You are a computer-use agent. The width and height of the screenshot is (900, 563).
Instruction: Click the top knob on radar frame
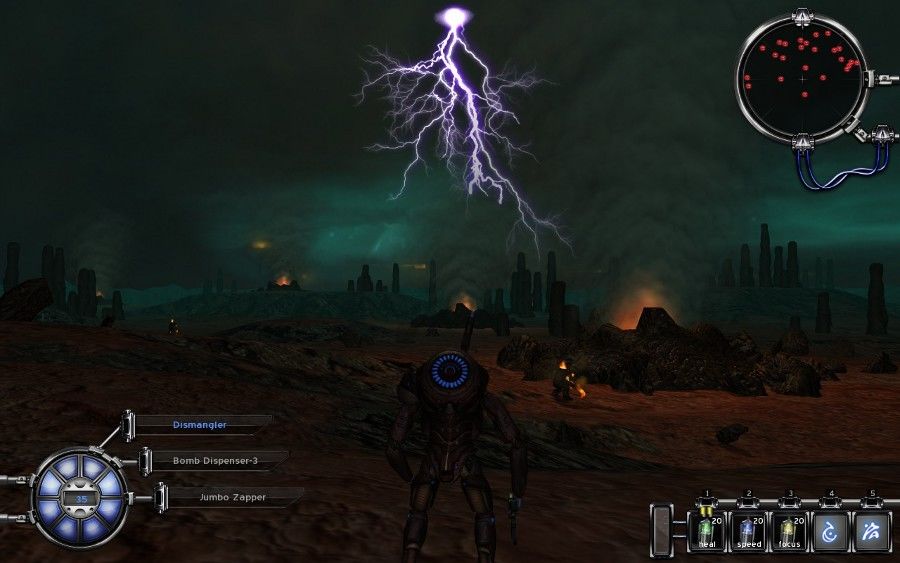click(801, 17)
